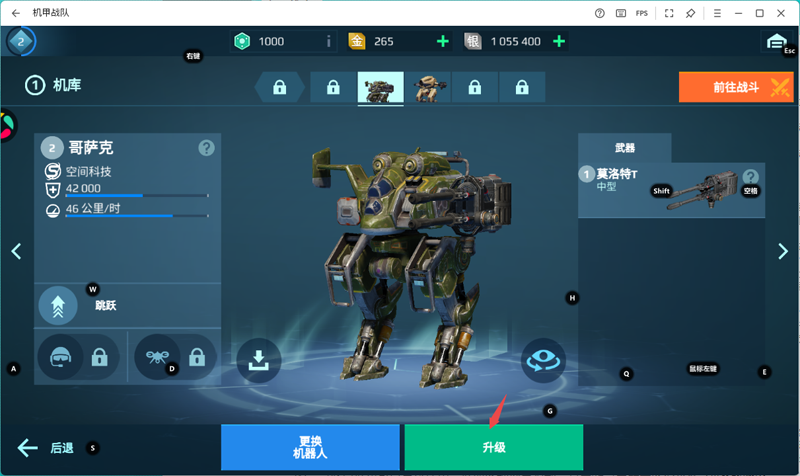Screen dimensions: 800x476
Task: Select the 莫洛特T weapon slot
Action: tap(671, 190)
